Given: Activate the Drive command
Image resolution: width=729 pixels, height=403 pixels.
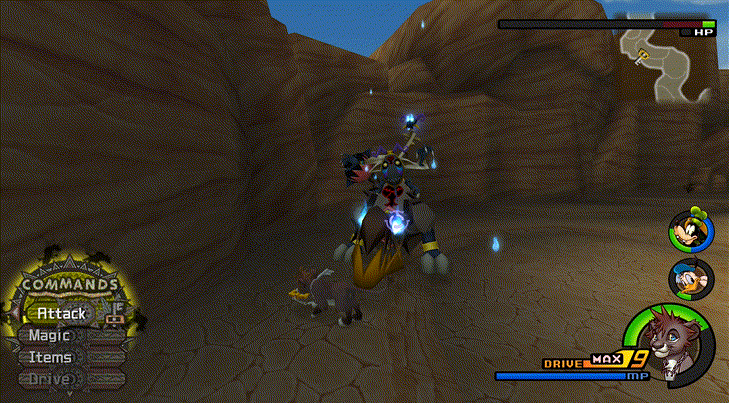Looking at the screenshot, I should [49, 379].
